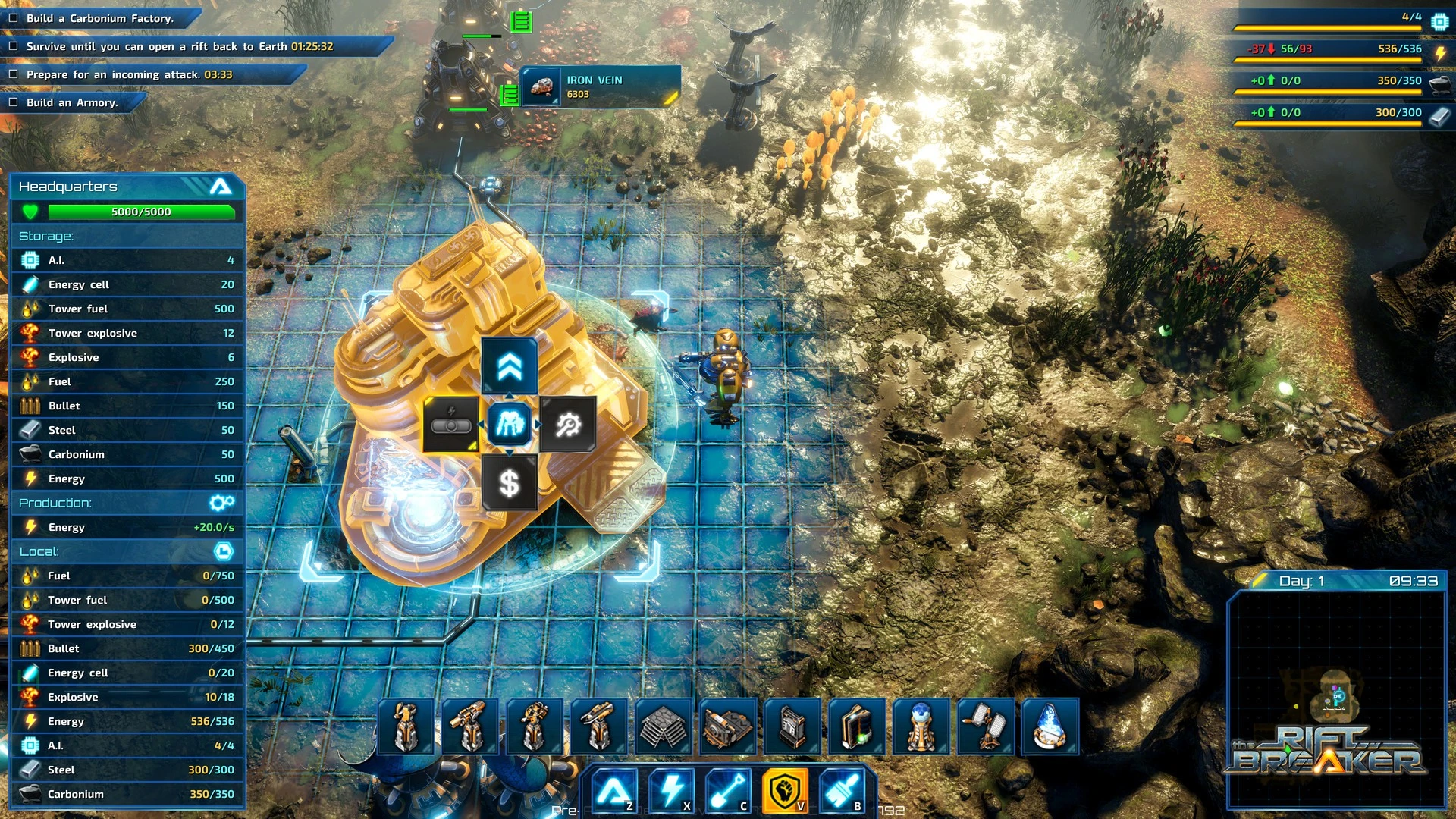Select the fist-shield defense category
This screenshot has height=819, width=1456.
784,791
